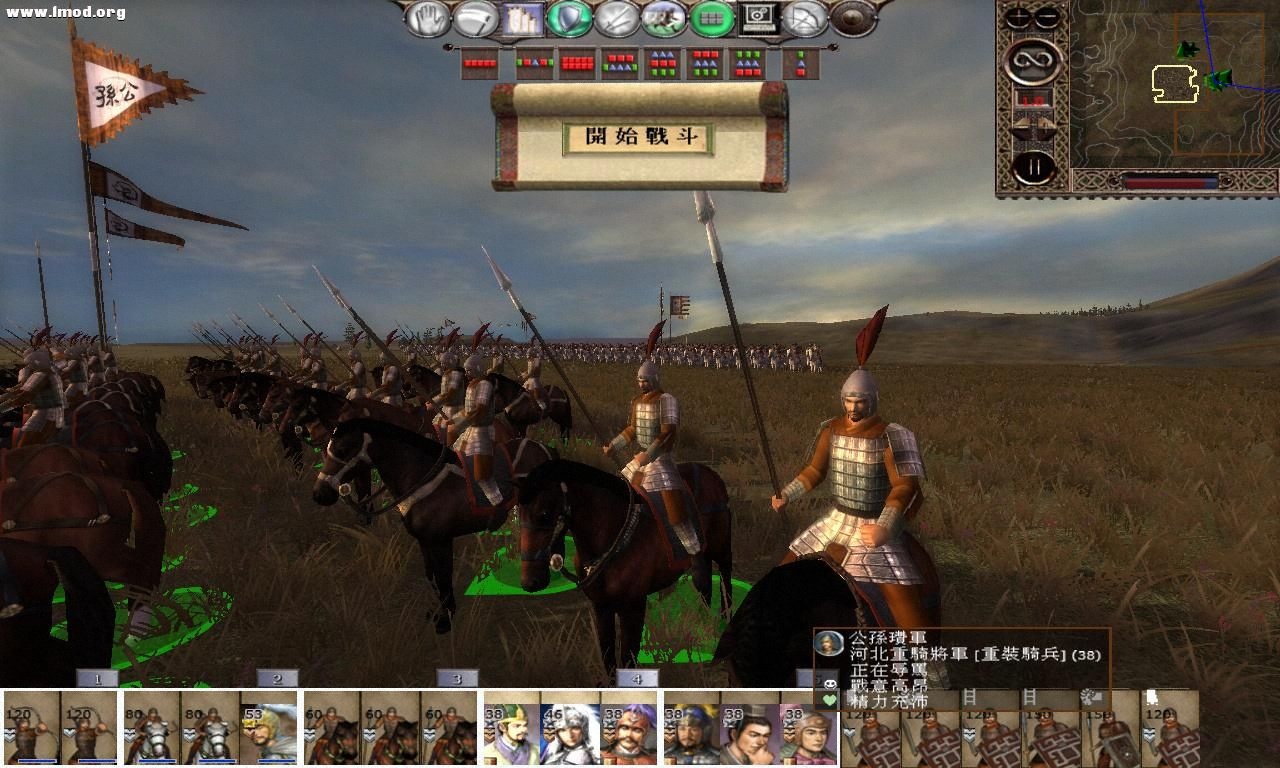The width and height of the screenshot is (1280, 768).
Task: Choose the wedge formation with blue triangles
Action: point(662,62)
